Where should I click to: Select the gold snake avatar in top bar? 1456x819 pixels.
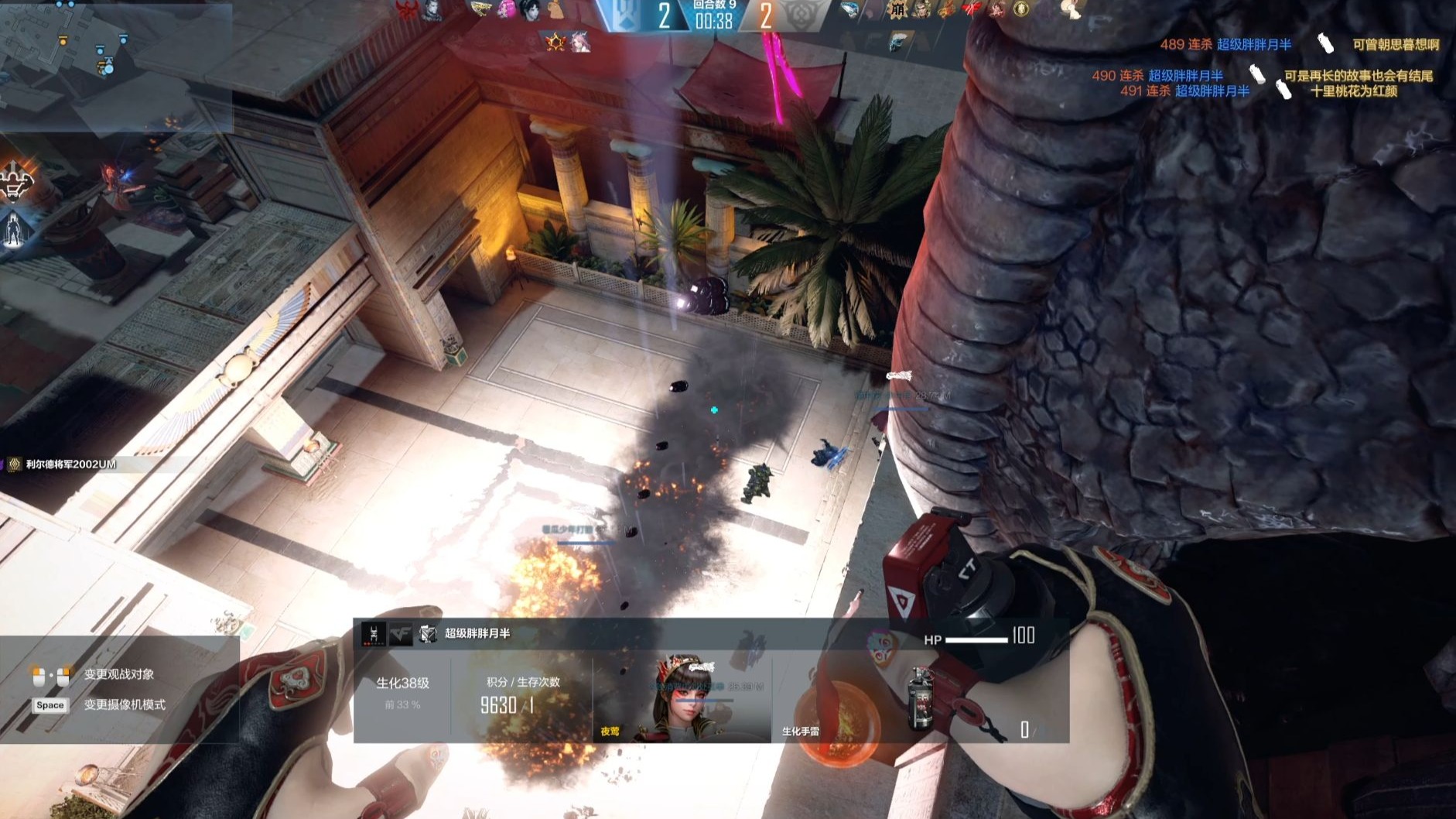(x=480, y=9)
